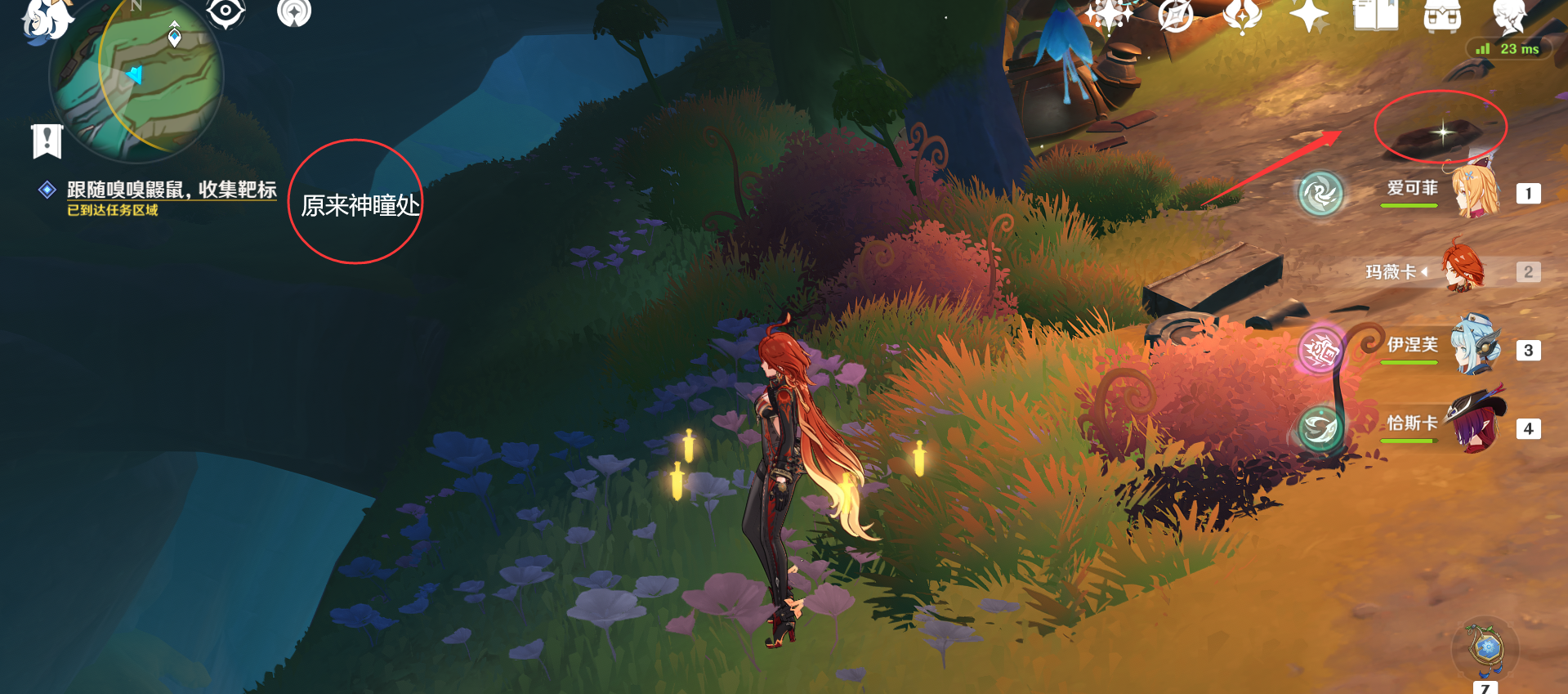The width and height of the screenshot is (1568, 694).
Task: Open the backpack inventory
Action: coord(1442,15)
